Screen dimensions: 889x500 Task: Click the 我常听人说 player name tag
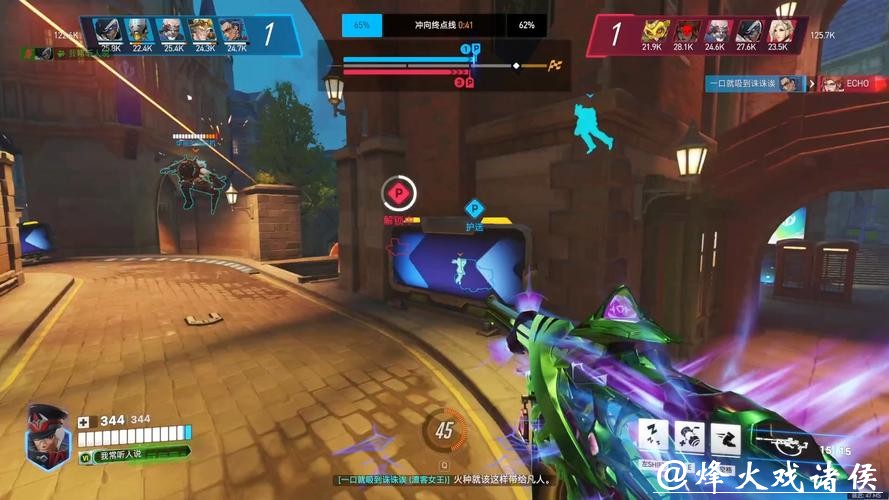[119, 455]
